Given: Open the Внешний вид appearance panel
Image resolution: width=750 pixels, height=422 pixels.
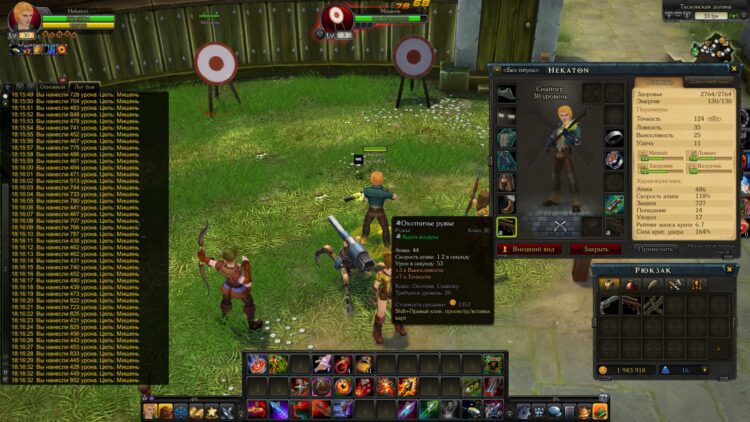Looking at the screenshot, I should (531, 248).
